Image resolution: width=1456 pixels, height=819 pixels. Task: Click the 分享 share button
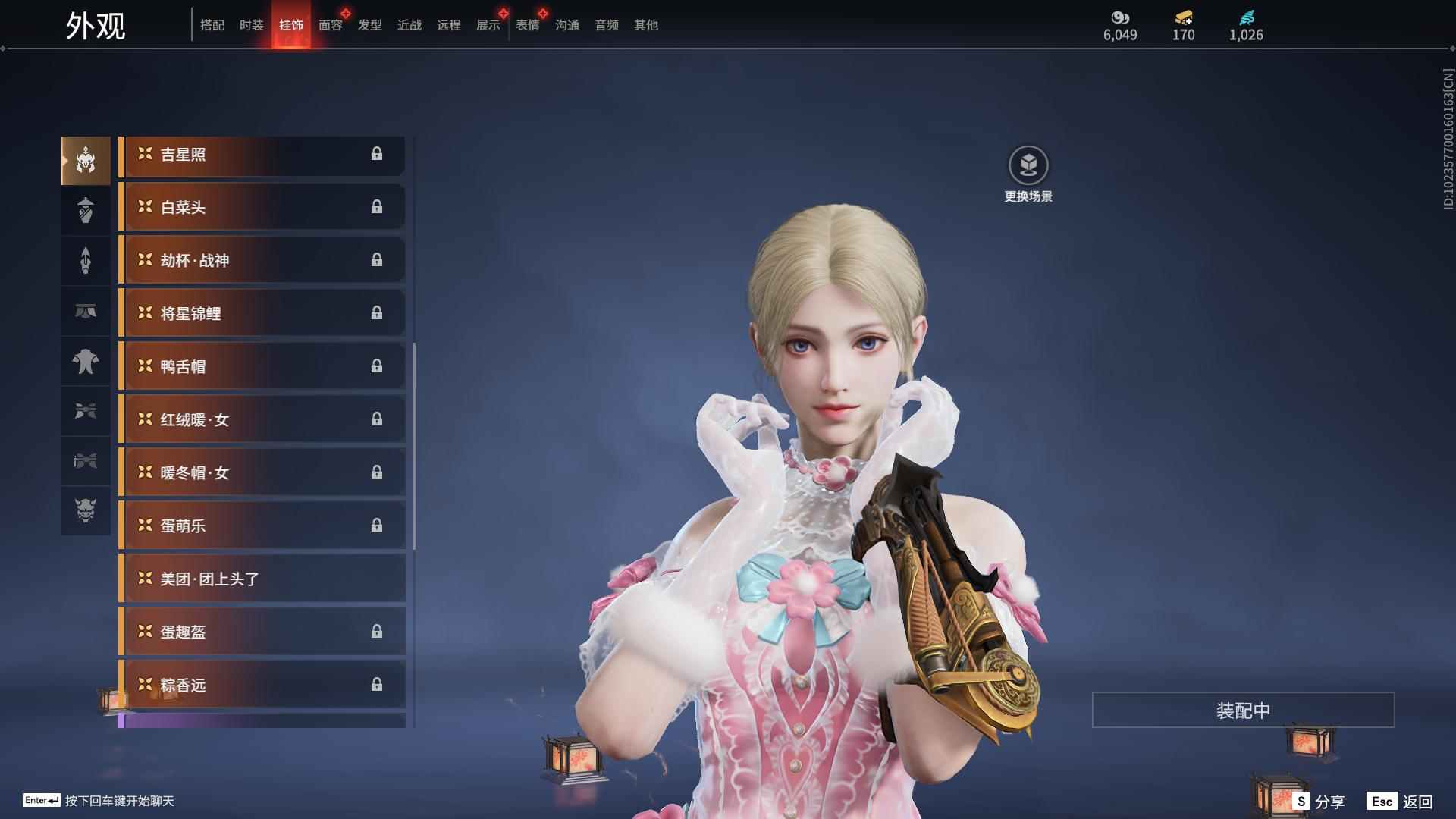(1319, 802)
